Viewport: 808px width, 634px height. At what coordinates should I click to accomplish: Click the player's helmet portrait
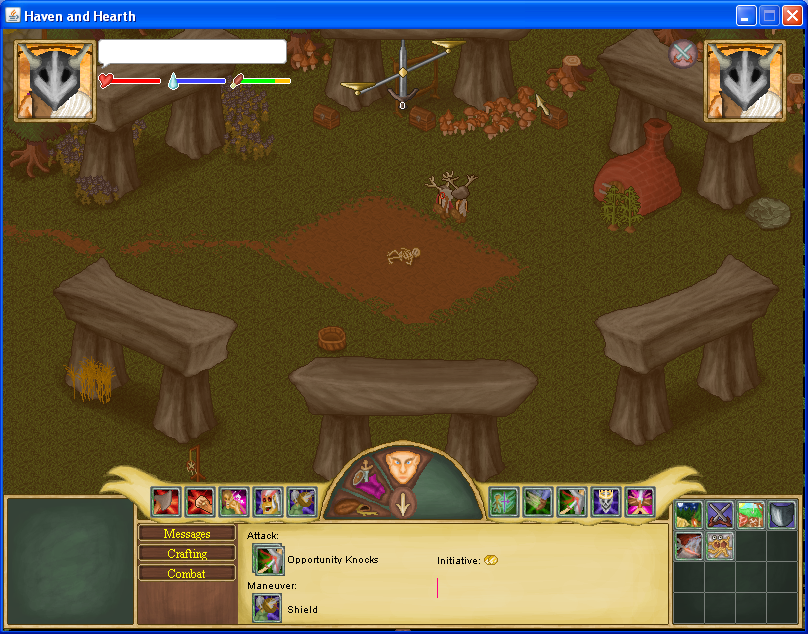(x=55, y=80)
